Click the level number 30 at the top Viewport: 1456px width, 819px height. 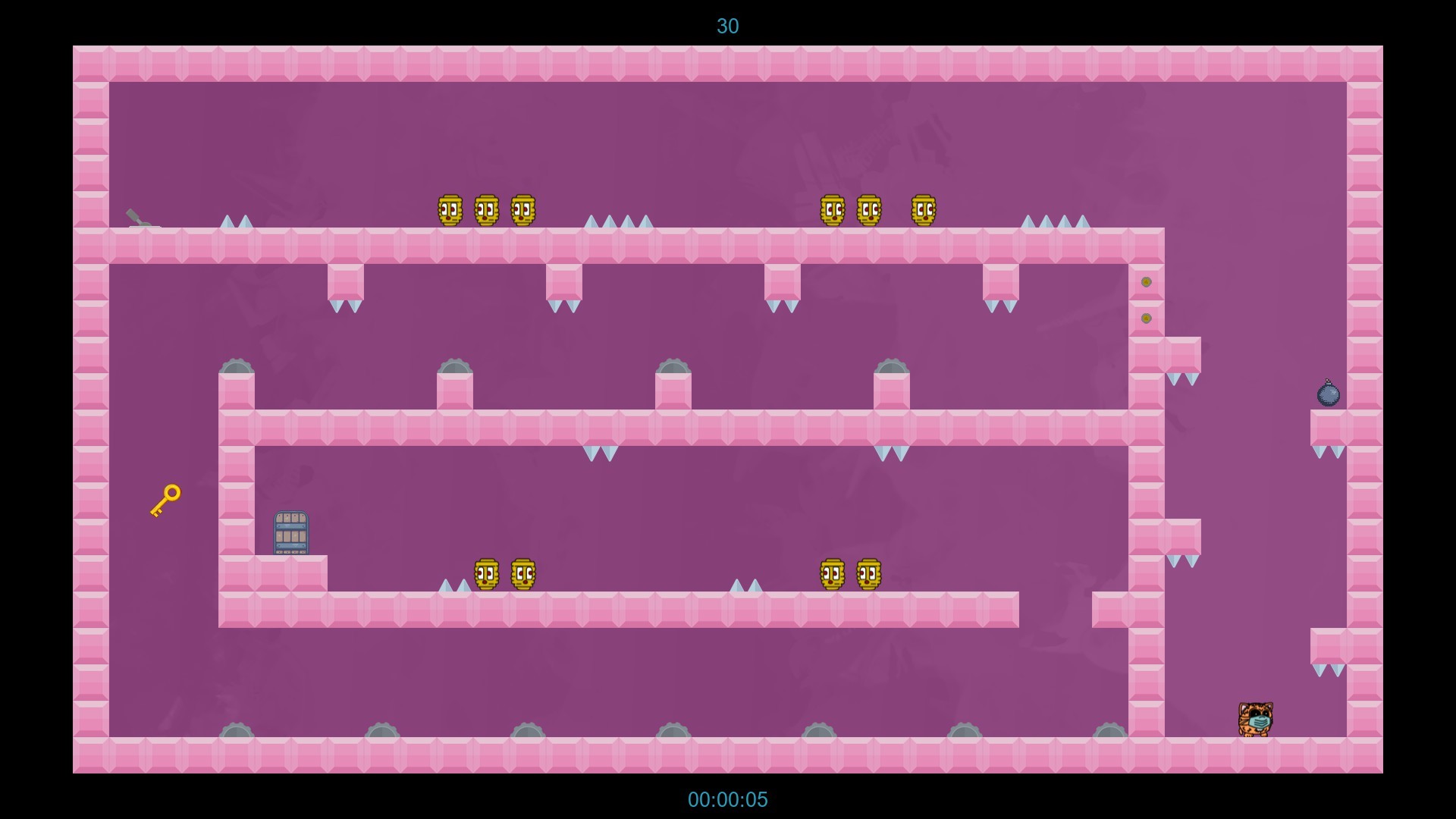(x=727, y=27)
